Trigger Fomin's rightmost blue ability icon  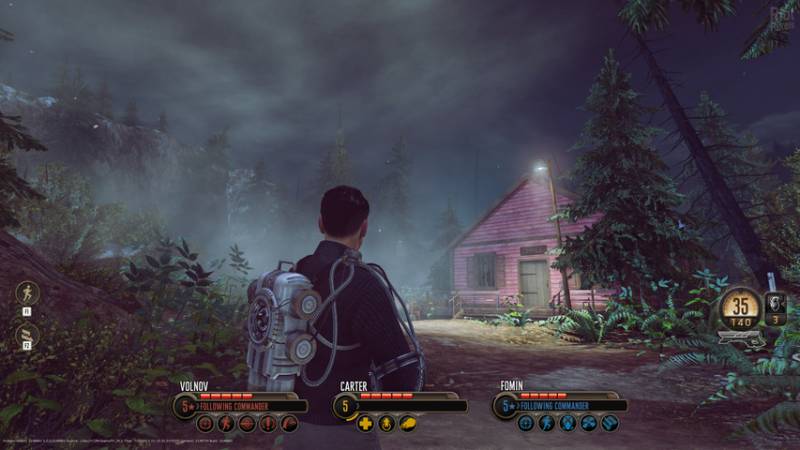609,423
